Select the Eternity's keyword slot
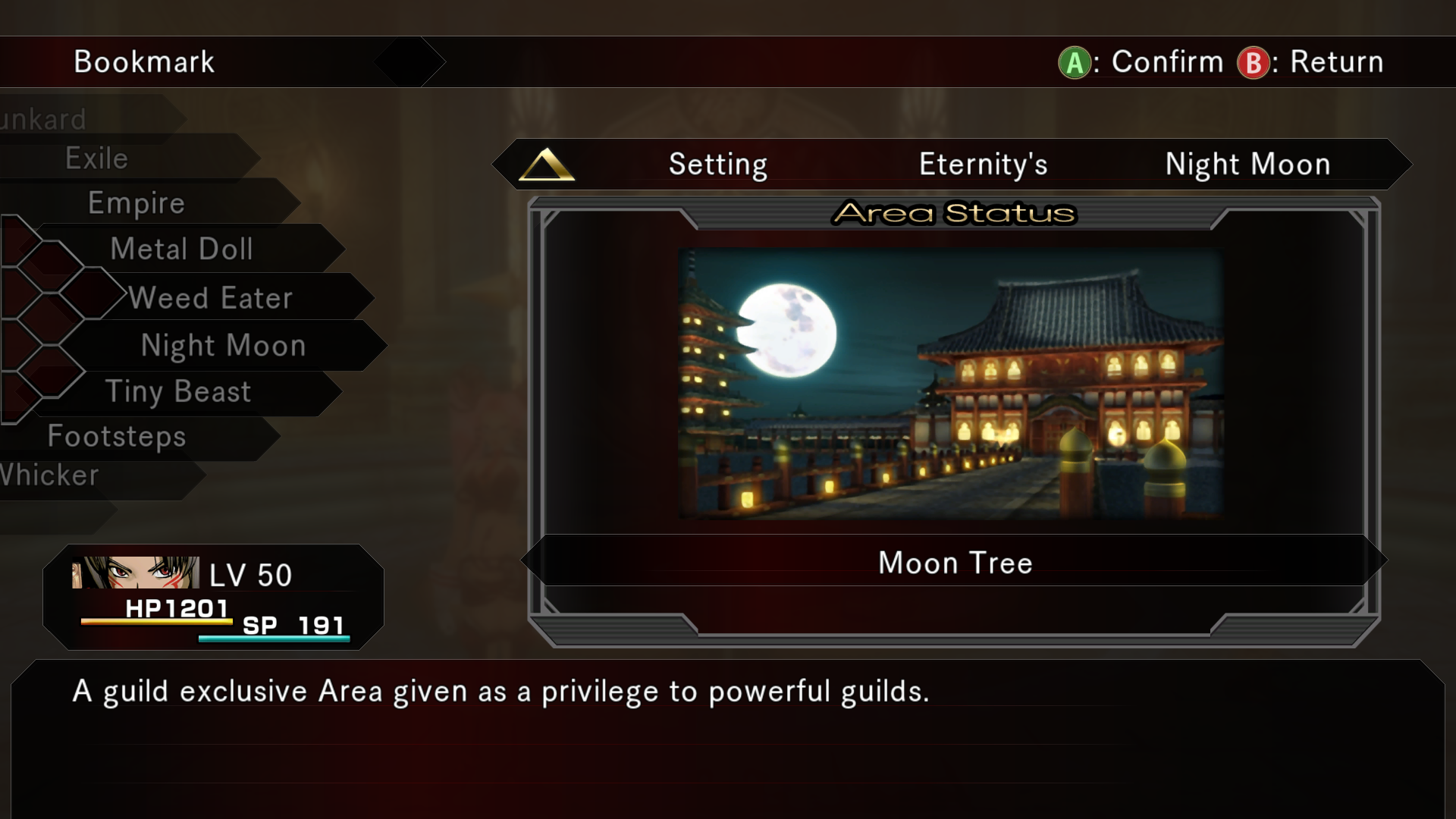The height and width of the screenshot is (819, 1456). [x=983, y=165]
